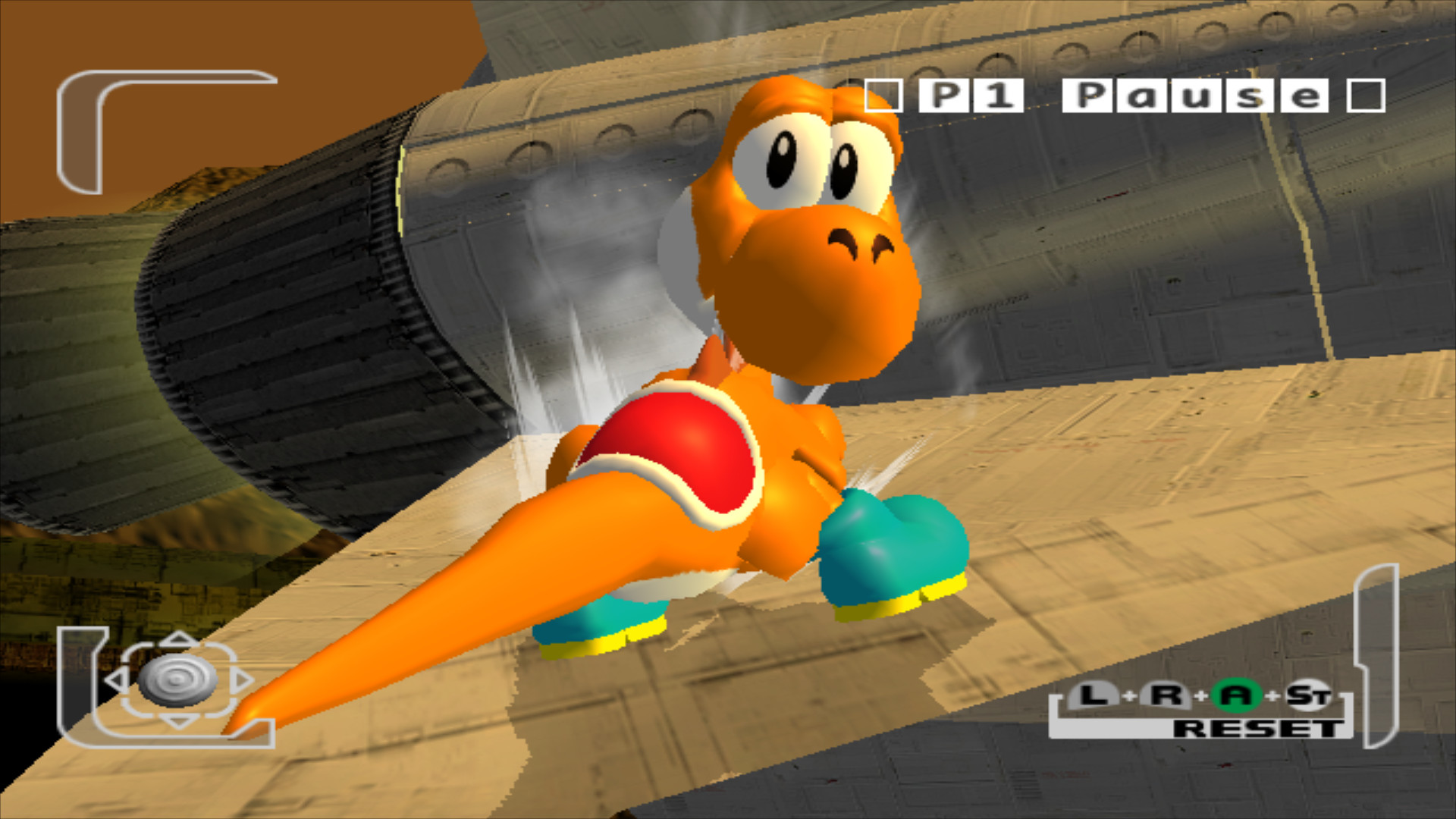Image resolution: width=1456 pixels, height=819 pixels.
Task: Click the up arrow above the analog stick
Action: [177, 638]
